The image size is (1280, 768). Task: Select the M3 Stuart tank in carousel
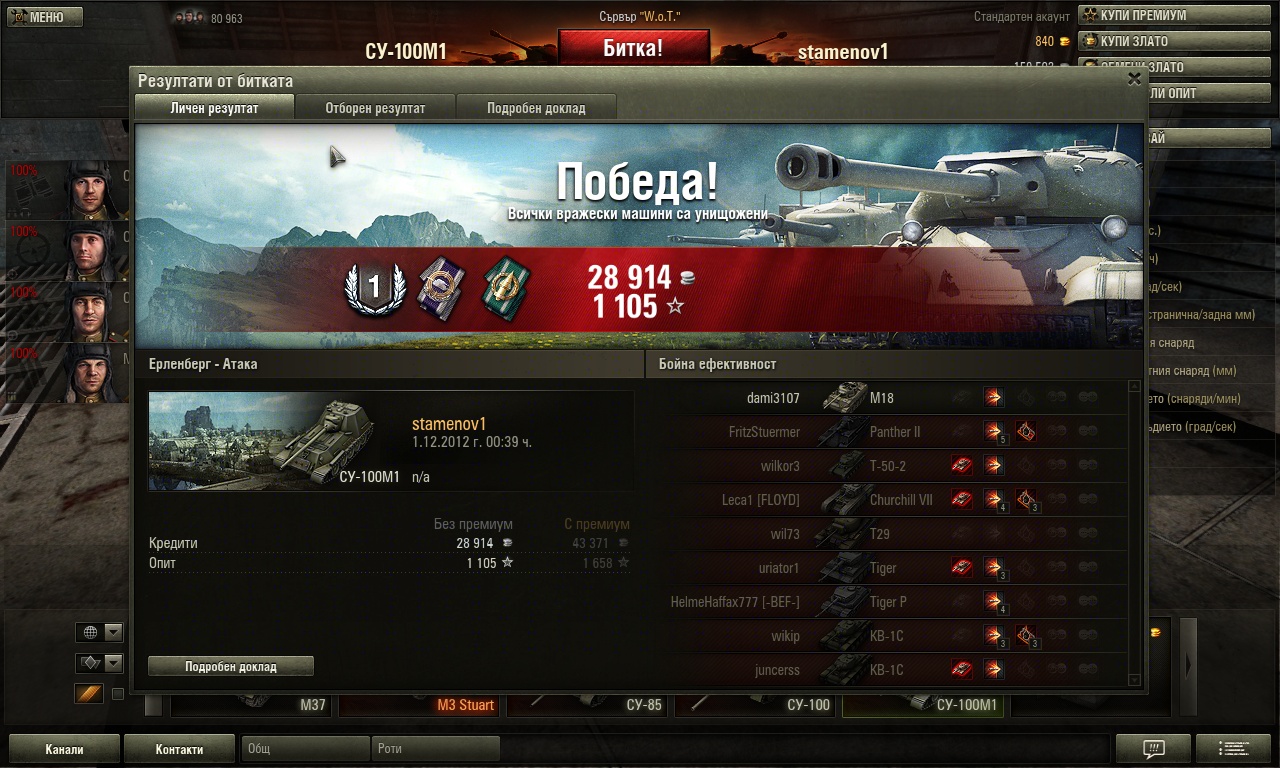coord(420,705)
